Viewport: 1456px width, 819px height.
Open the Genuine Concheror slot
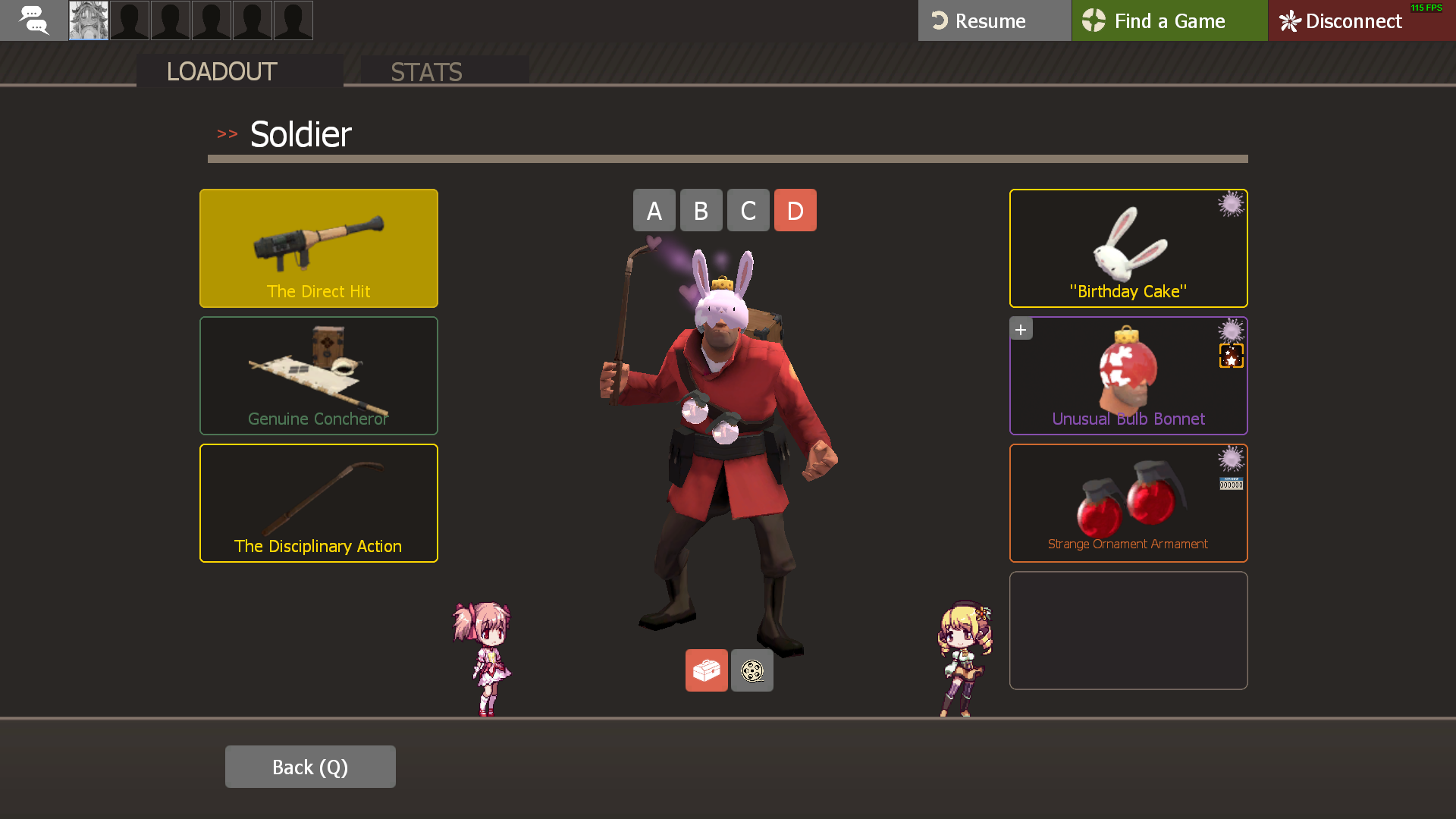coord(318,375)
